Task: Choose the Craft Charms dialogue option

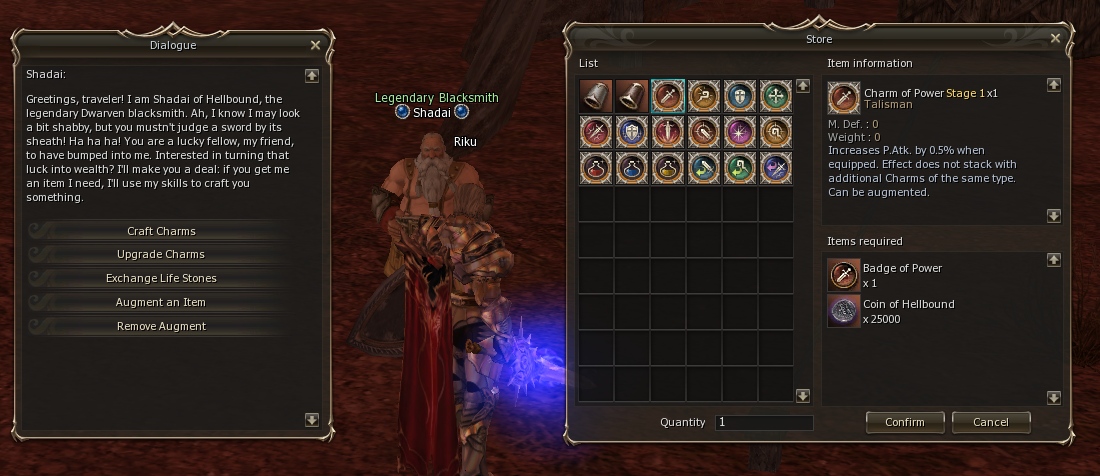Action: [161, 231]
